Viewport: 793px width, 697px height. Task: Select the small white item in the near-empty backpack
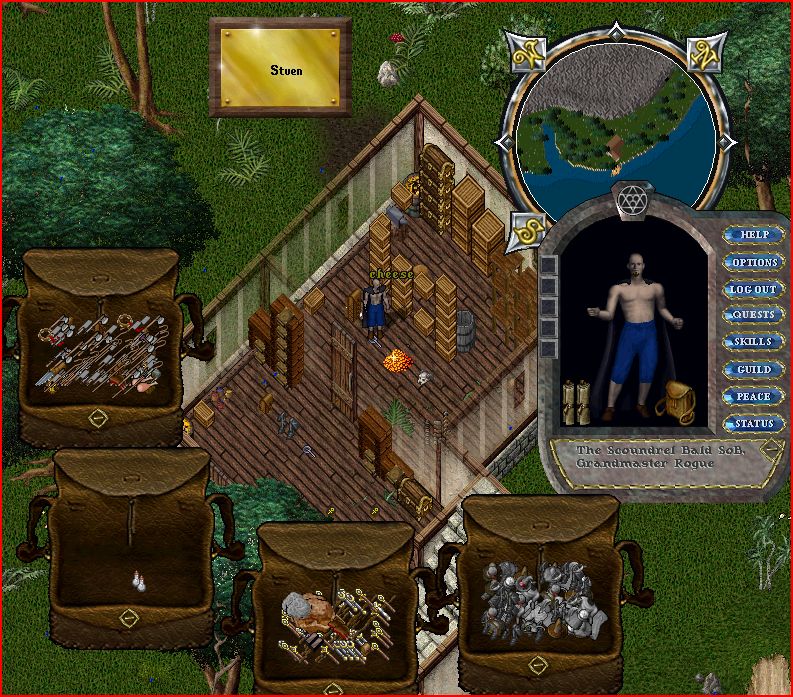pyautogui.click(x=138, y=582)
